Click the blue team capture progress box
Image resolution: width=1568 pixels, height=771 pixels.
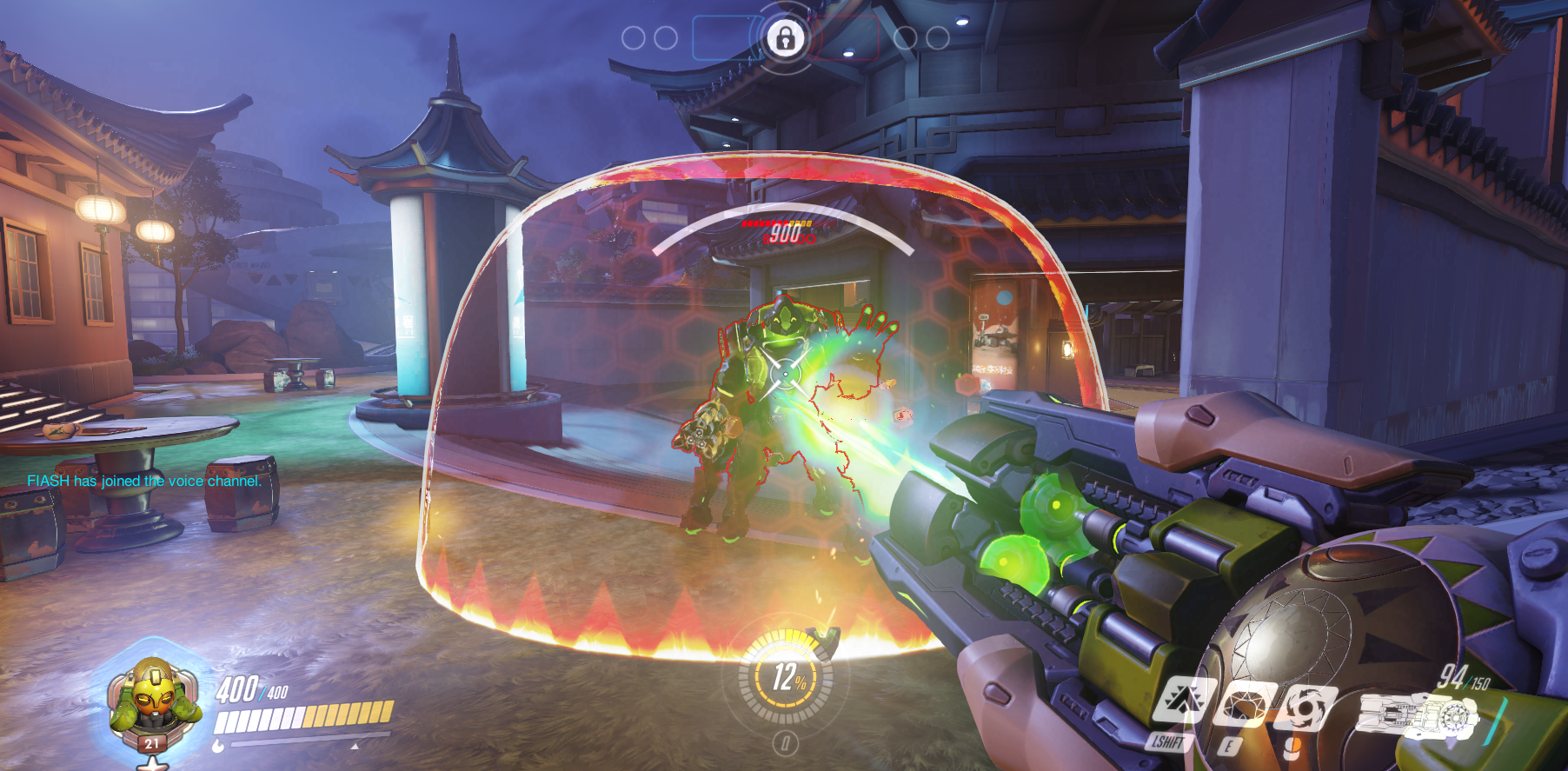[726, 38]
